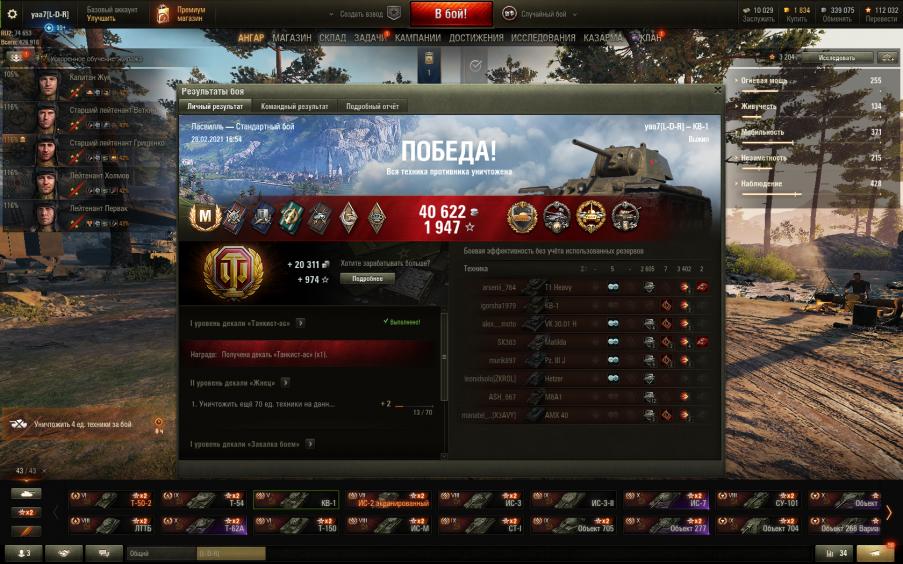Screen dimensions: 903x564
Task: Open the «Казарма» barracks section
Action: coord(604,38)
